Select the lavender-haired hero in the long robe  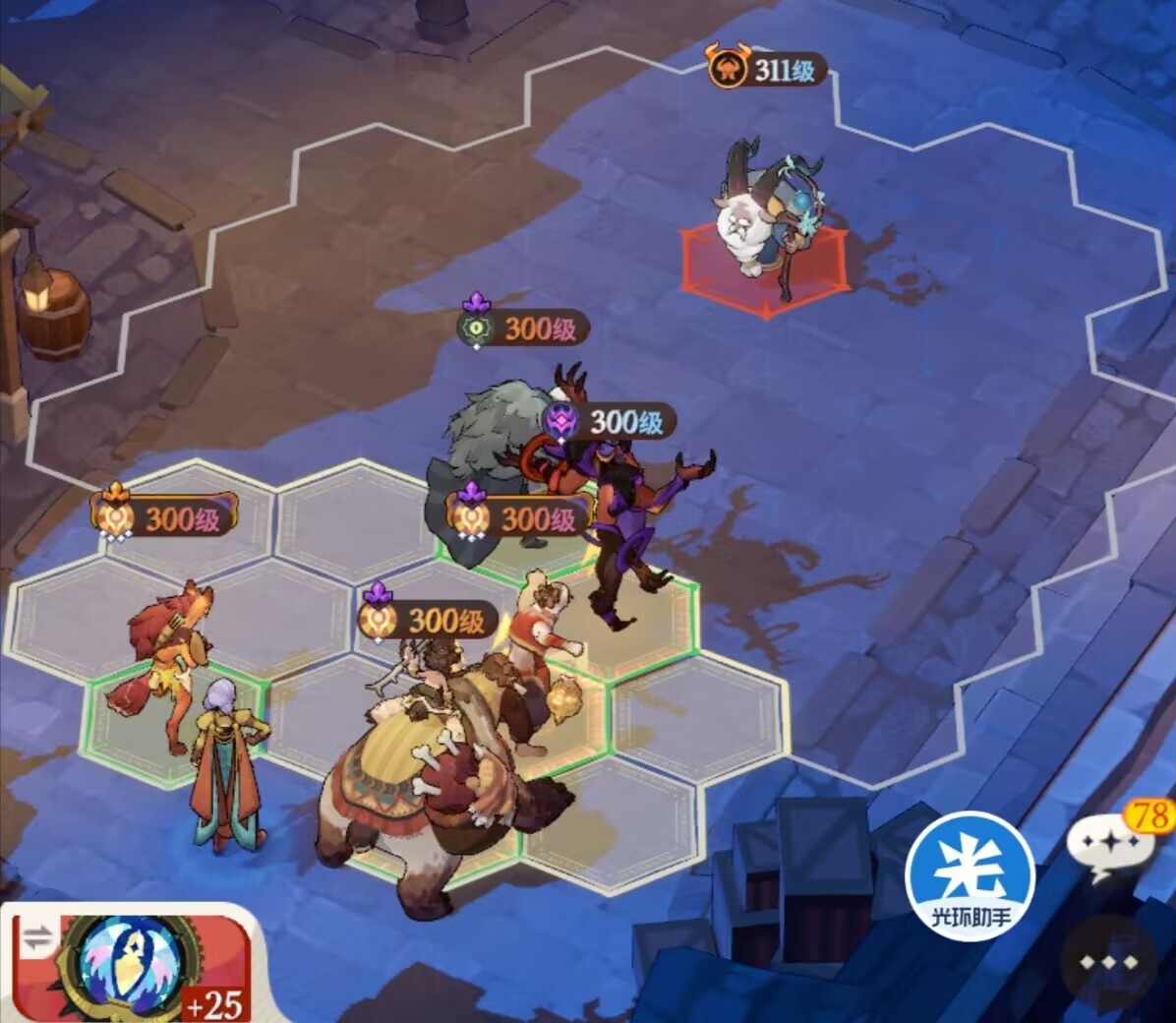click(x=228, y=767)
